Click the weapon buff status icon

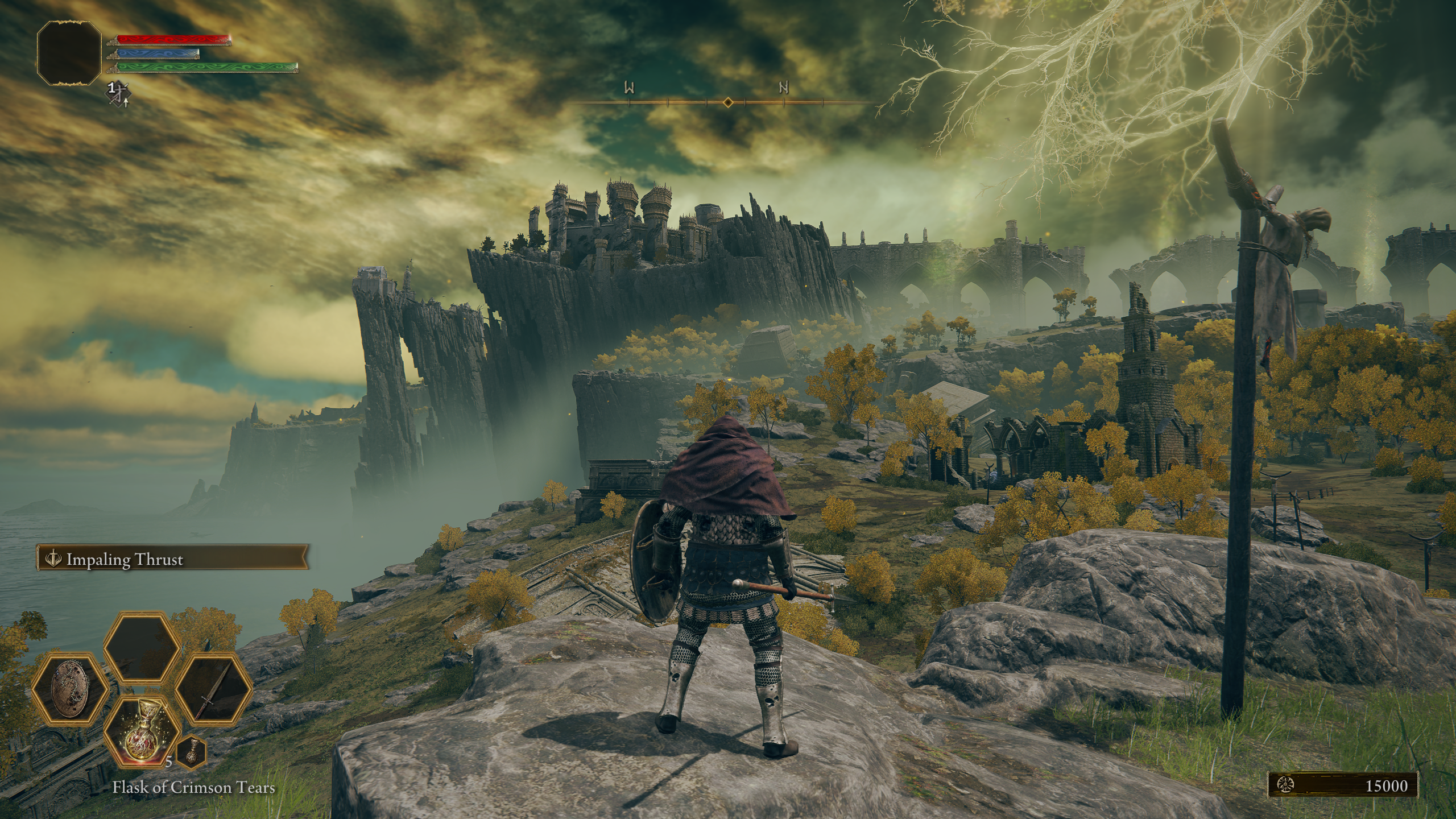coord(119,93)
